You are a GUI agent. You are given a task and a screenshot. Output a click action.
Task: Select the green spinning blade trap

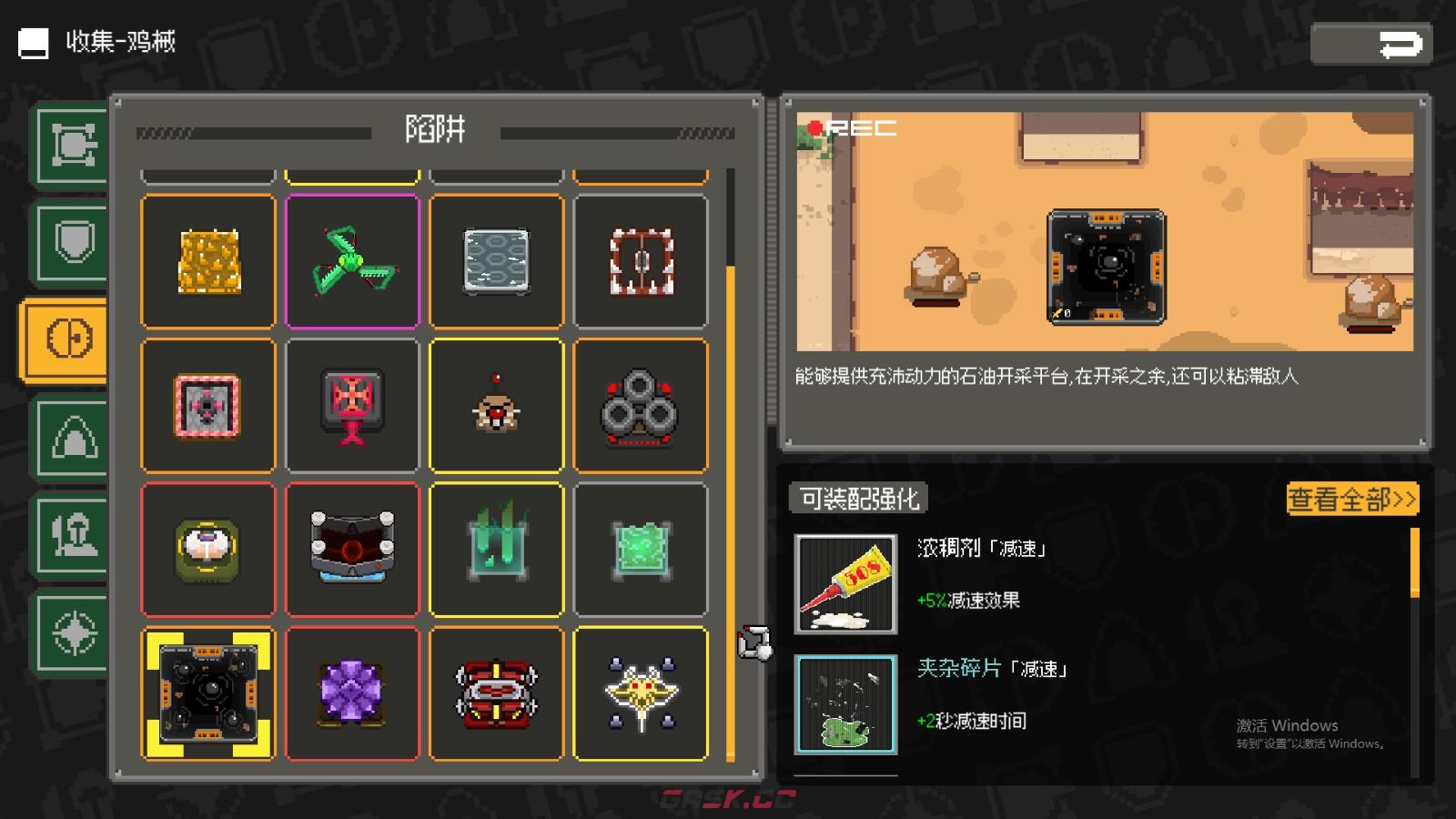(x=352, y=261)
